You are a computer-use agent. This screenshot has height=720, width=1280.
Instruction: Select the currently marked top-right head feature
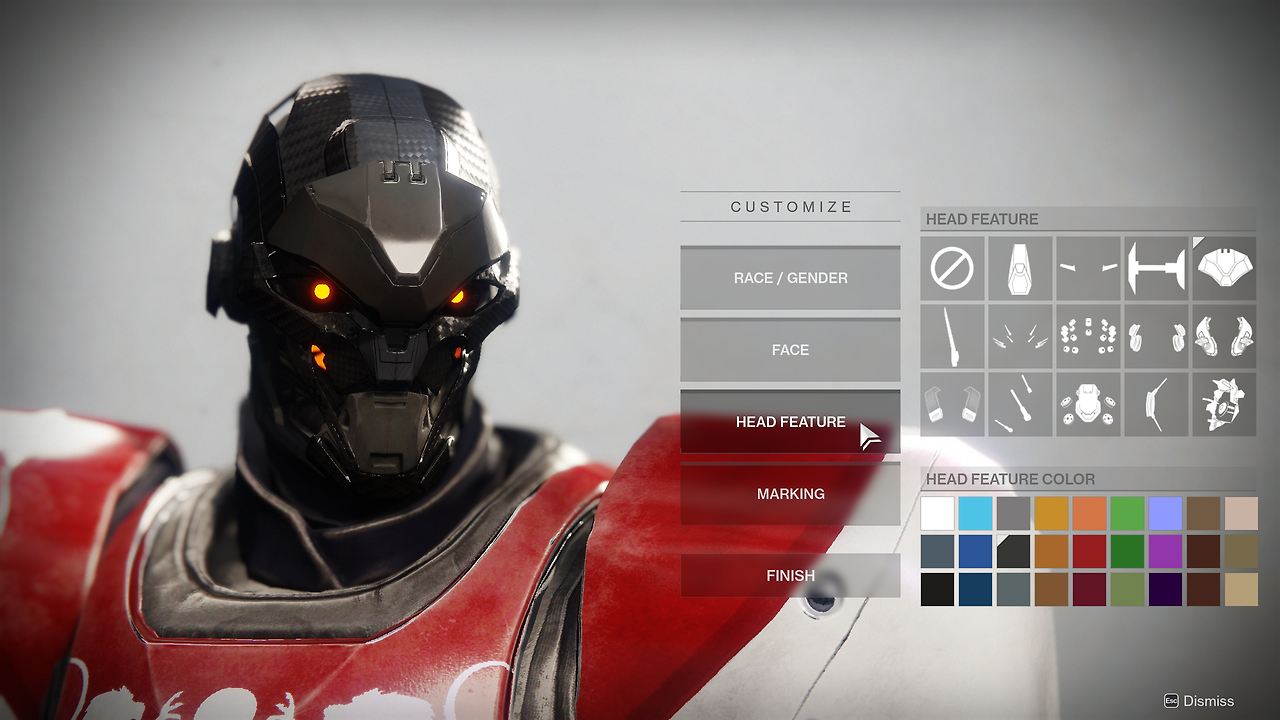coord(1224,269)
